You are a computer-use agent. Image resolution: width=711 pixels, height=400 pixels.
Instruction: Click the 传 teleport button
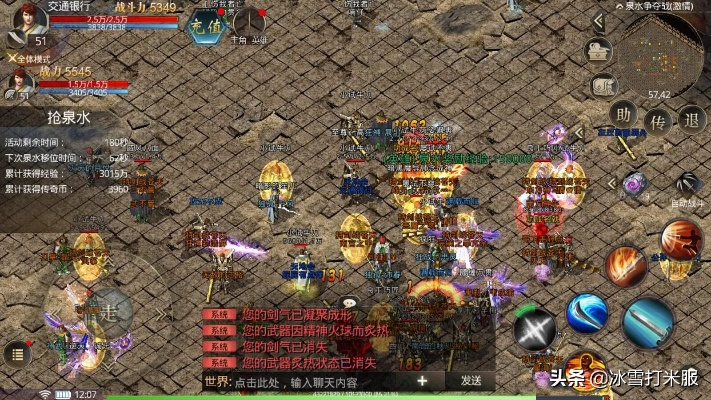[658, 120]
